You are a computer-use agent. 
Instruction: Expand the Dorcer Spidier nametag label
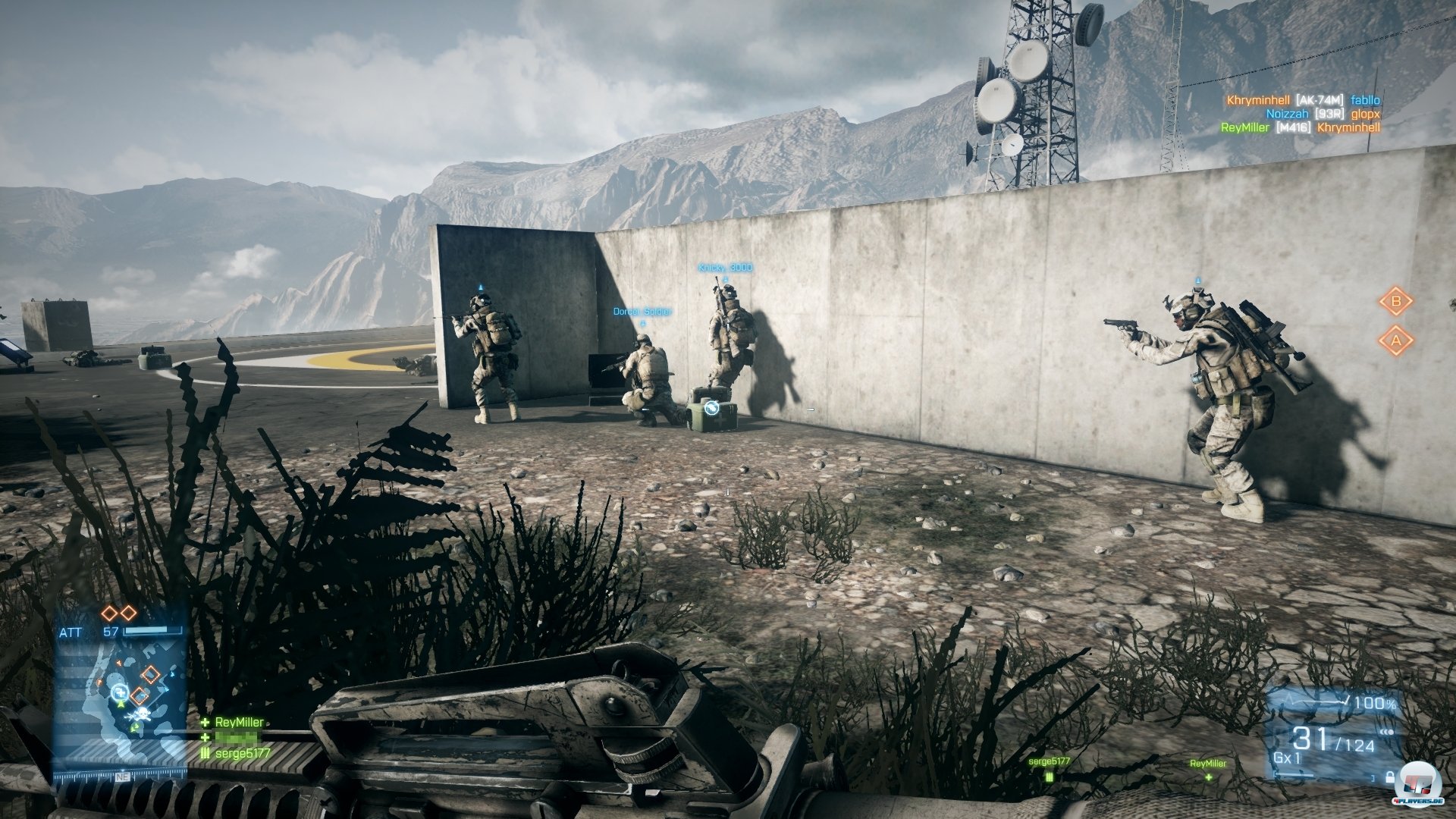coord(641,309)
